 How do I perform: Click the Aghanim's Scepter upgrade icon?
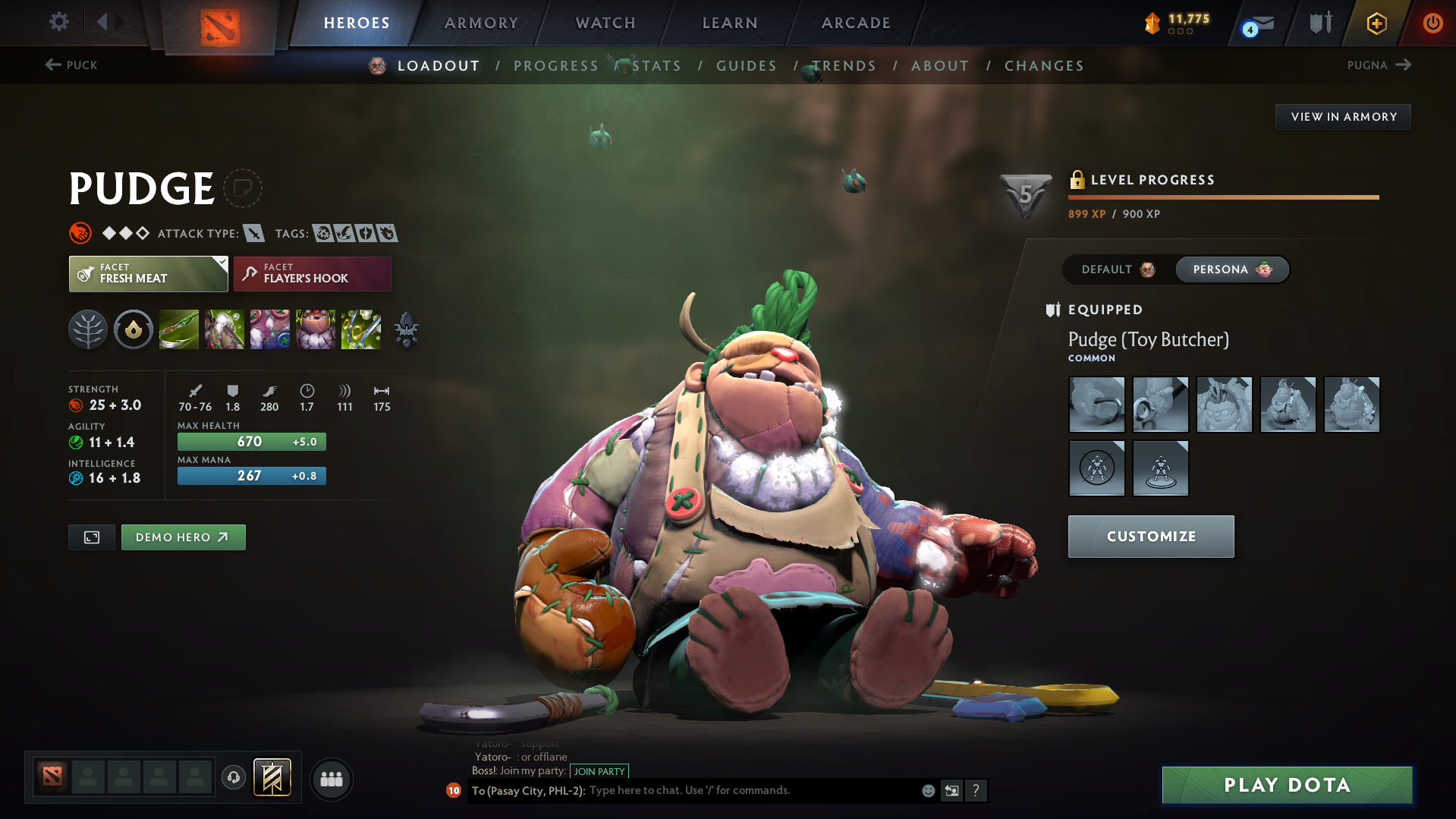406,329
